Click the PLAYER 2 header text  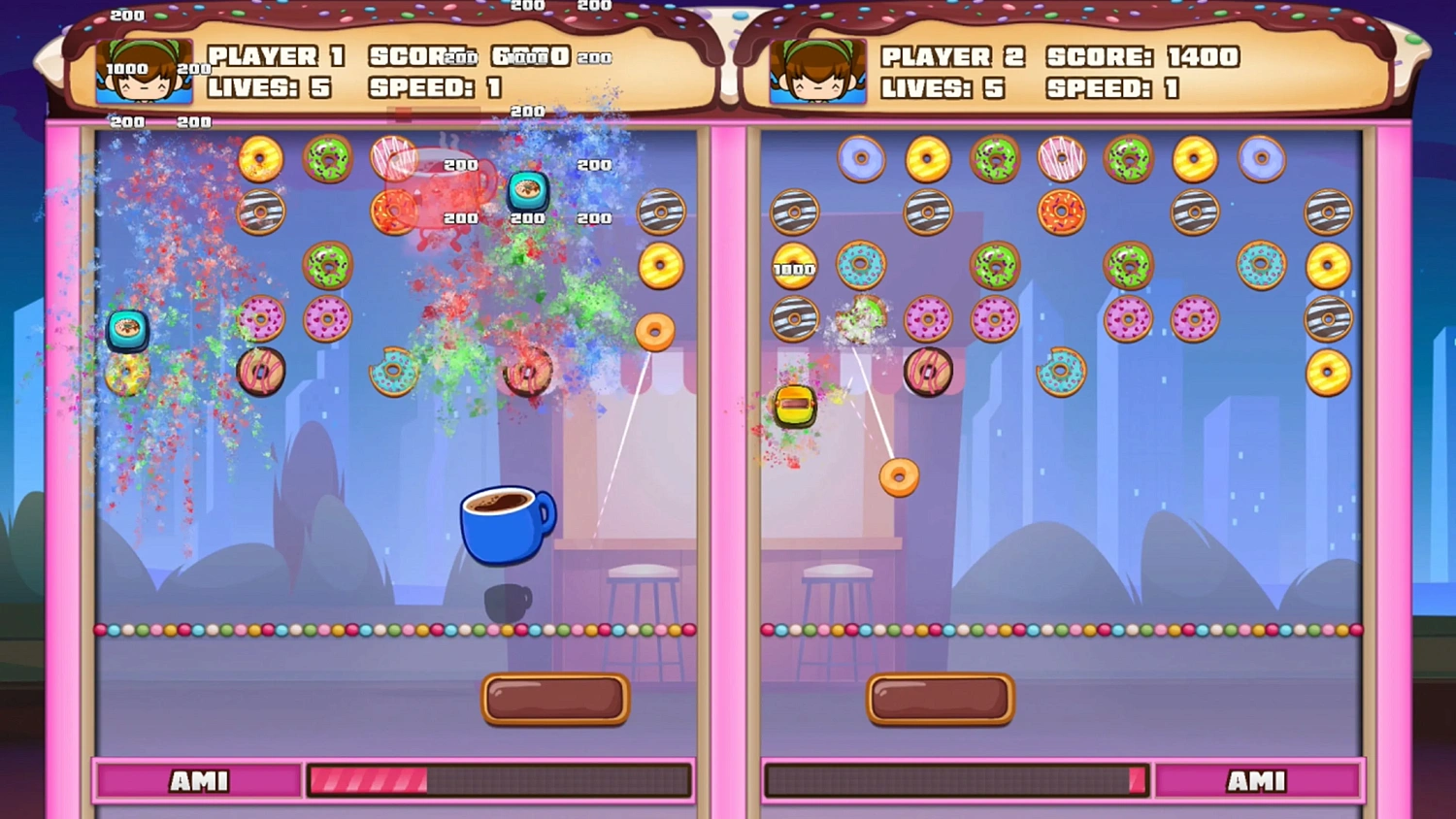(949, 57)
